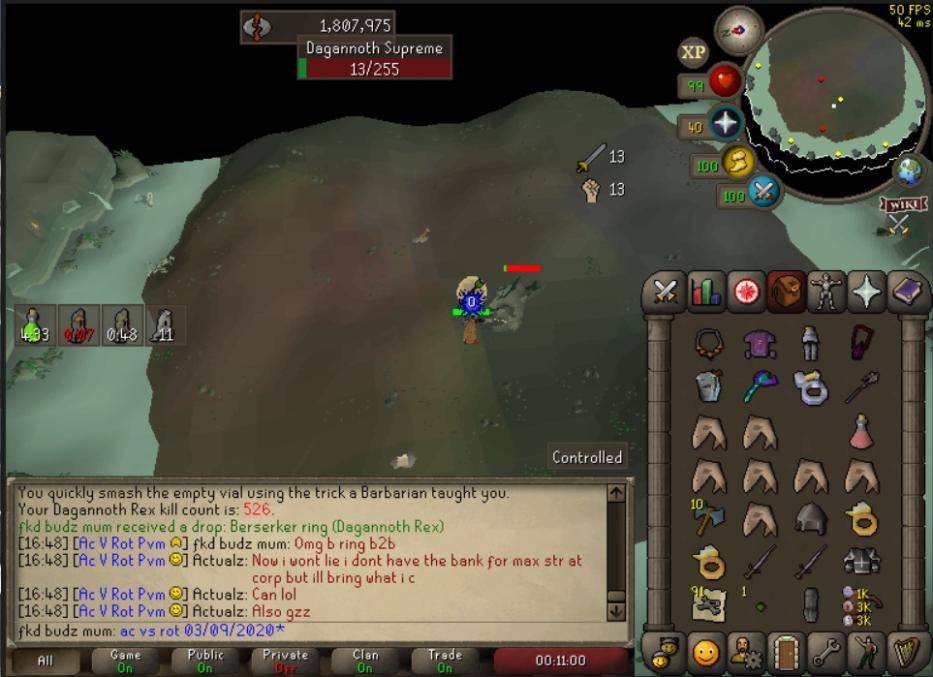Open the Emotes tab

point(868,654)
